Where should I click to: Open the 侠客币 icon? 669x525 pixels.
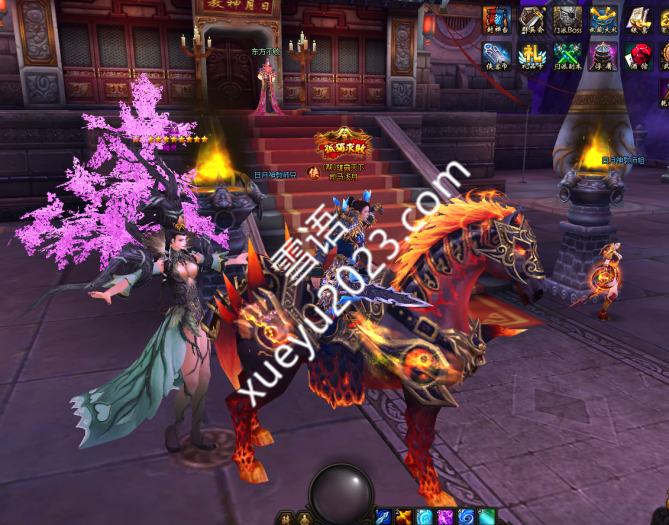coord(497,55)
